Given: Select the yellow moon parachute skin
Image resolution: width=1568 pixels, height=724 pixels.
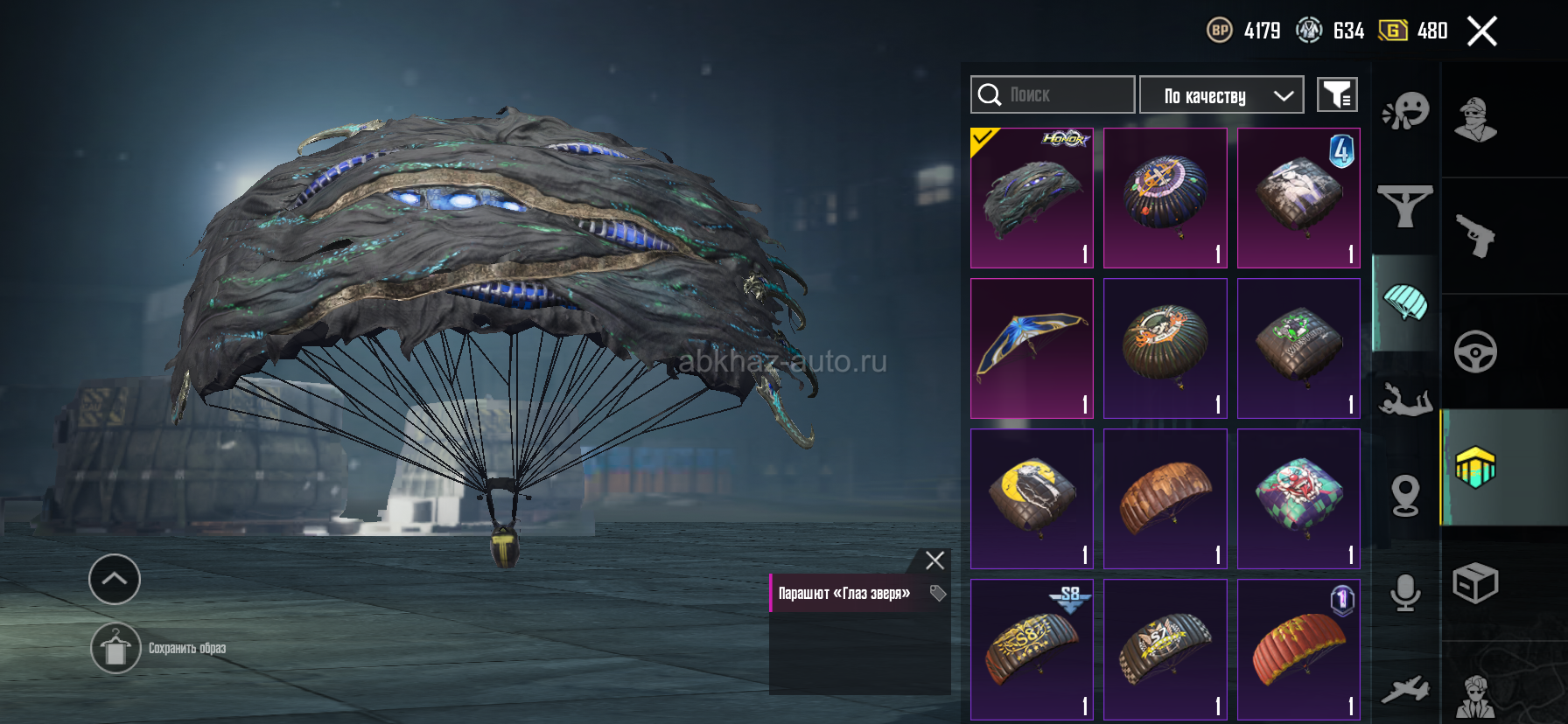Looking at the screenshot, I should coord(1032,498).
